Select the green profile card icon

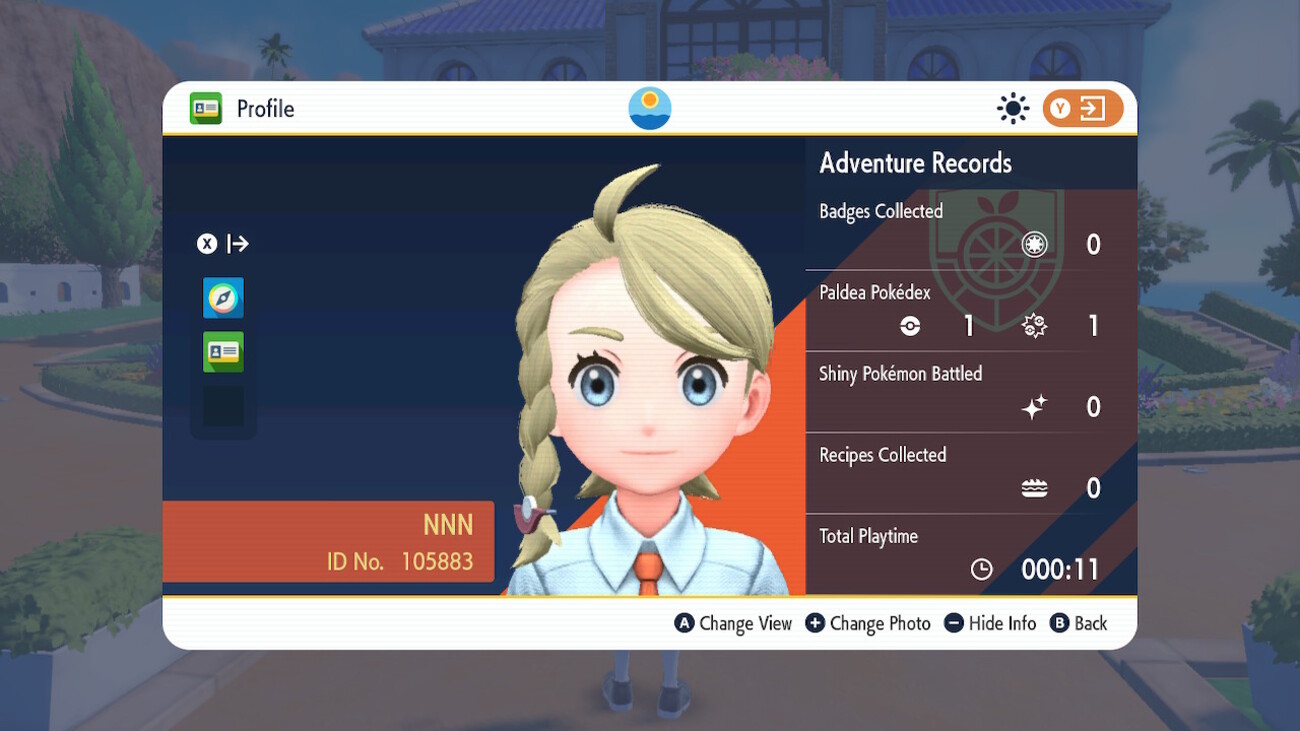tap(223, 352)
